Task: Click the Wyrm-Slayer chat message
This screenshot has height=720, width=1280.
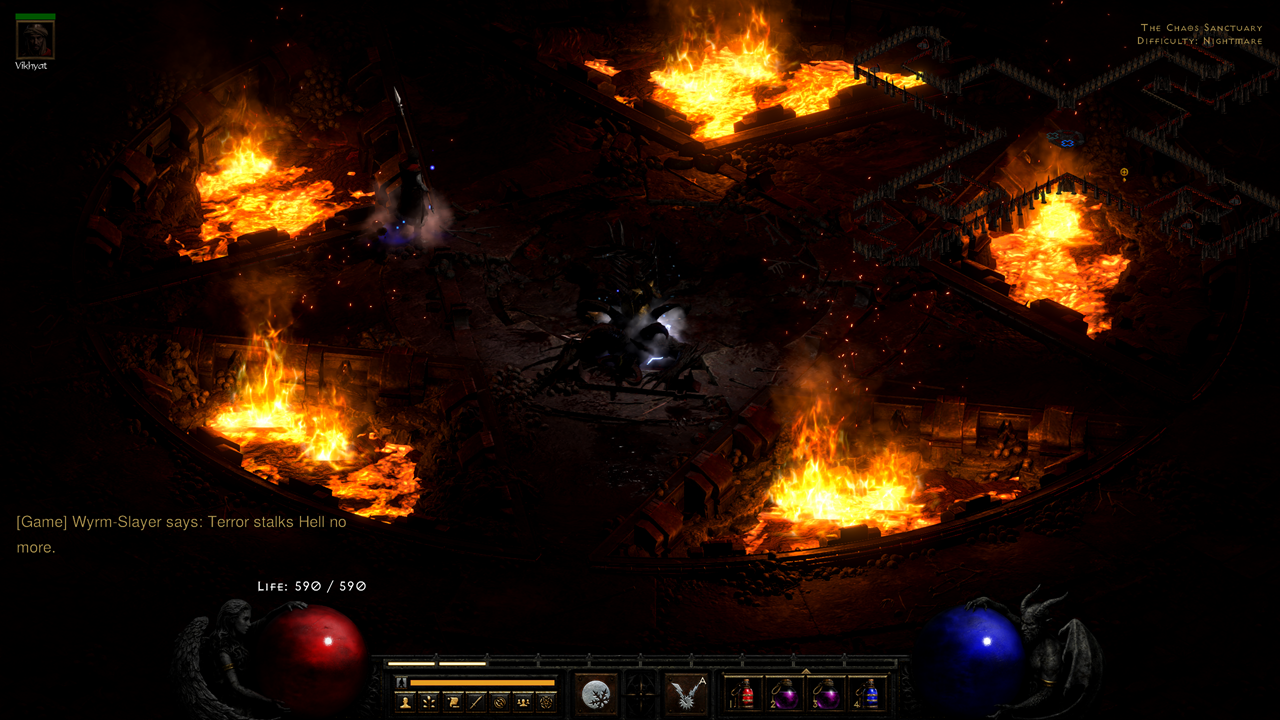Action: pos(180,521)
